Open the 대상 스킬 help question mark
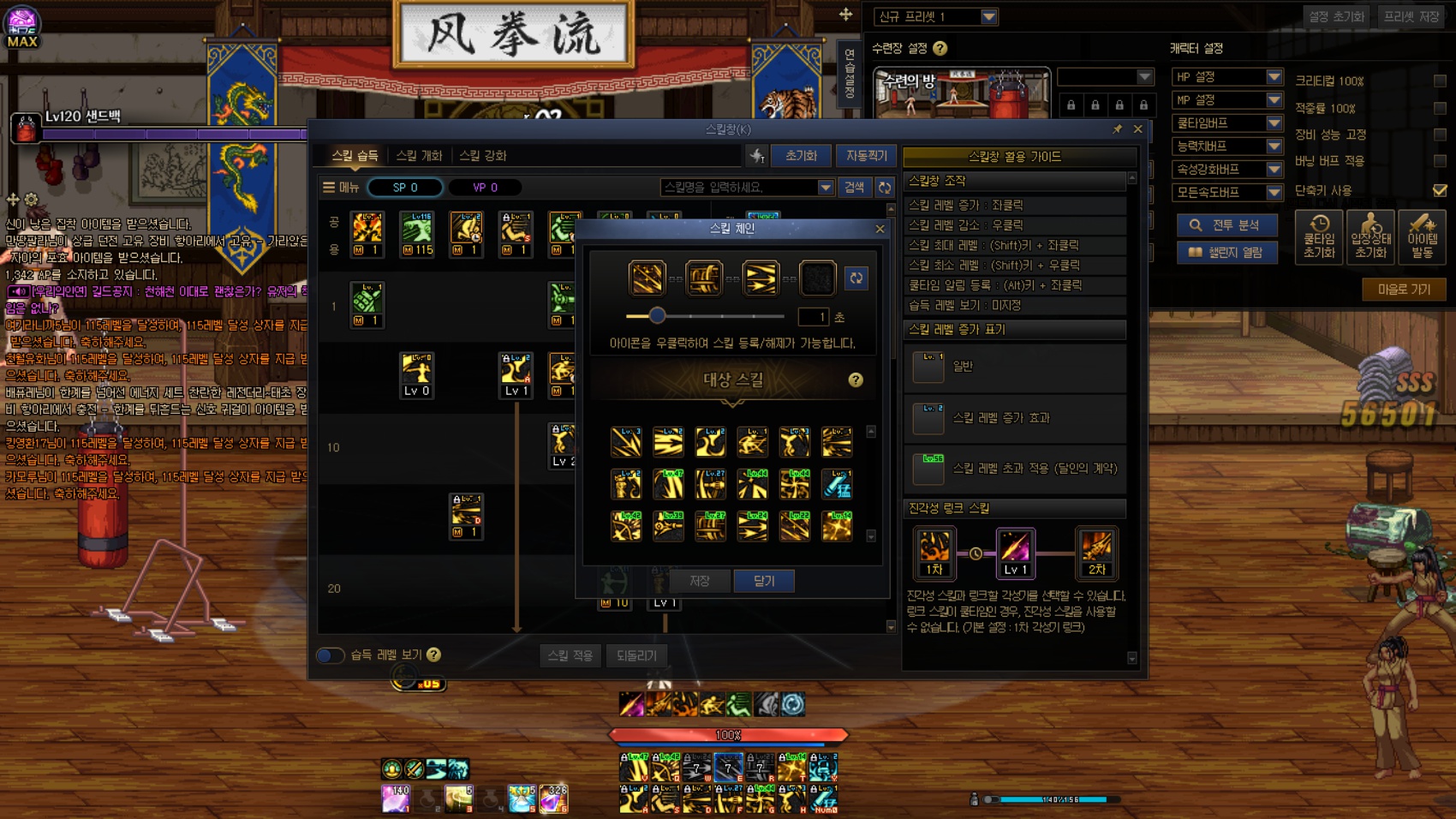Screen dimensions: 1456x819 (856, 380)
